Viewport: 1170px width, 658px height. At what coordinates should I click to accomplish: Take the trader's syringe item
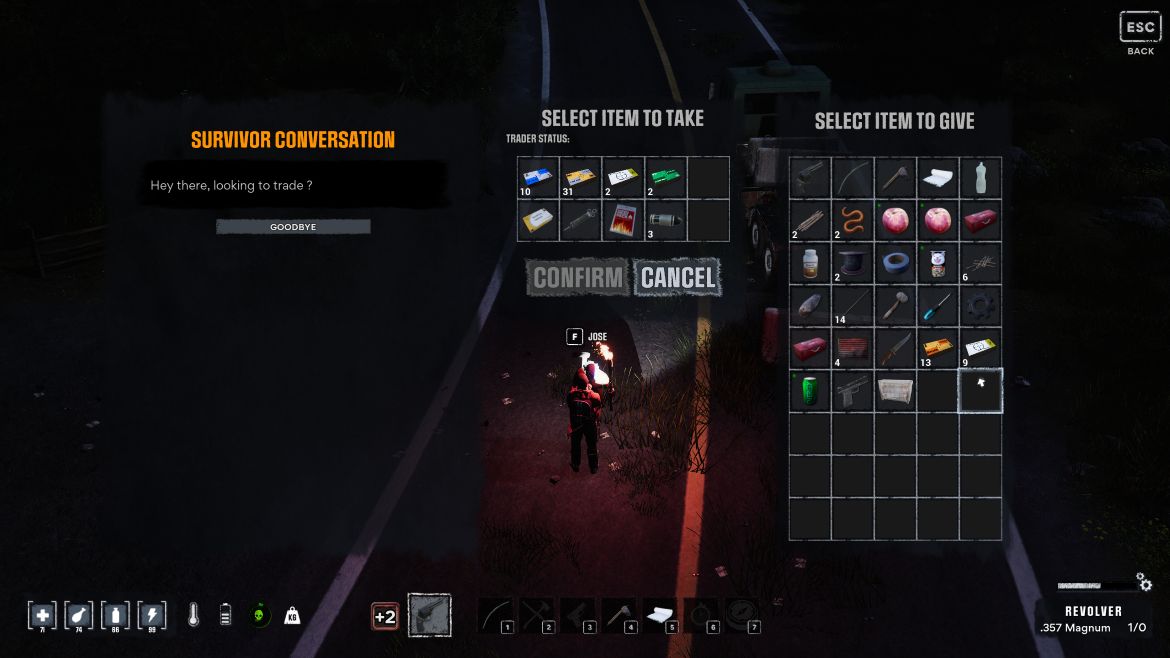[x=580, y=220]
